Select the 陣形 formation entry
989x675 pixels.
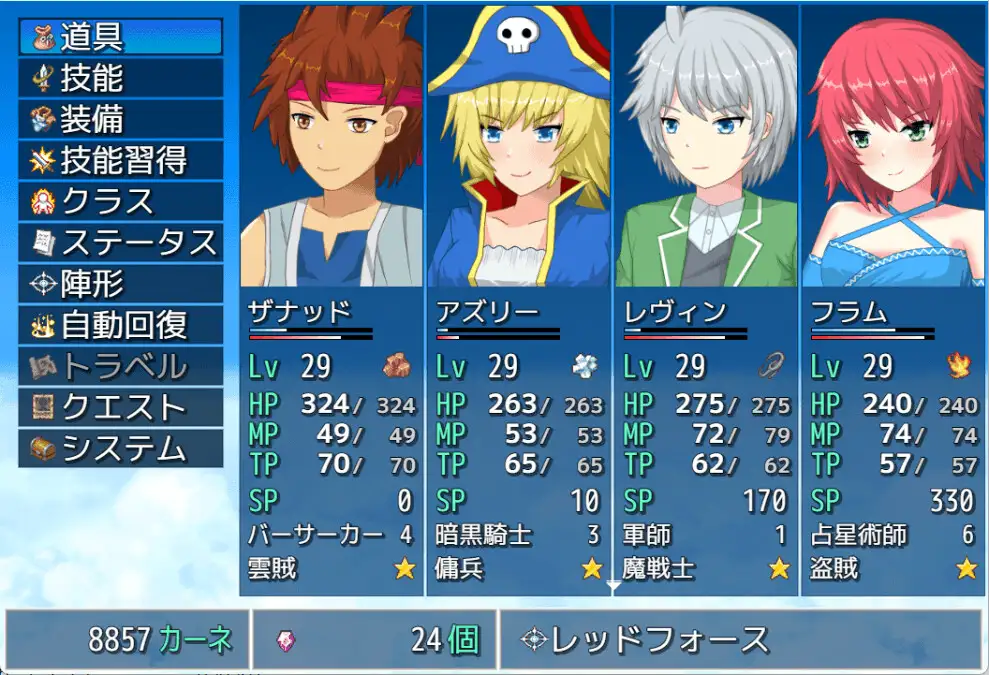click(x=120, y=284)
